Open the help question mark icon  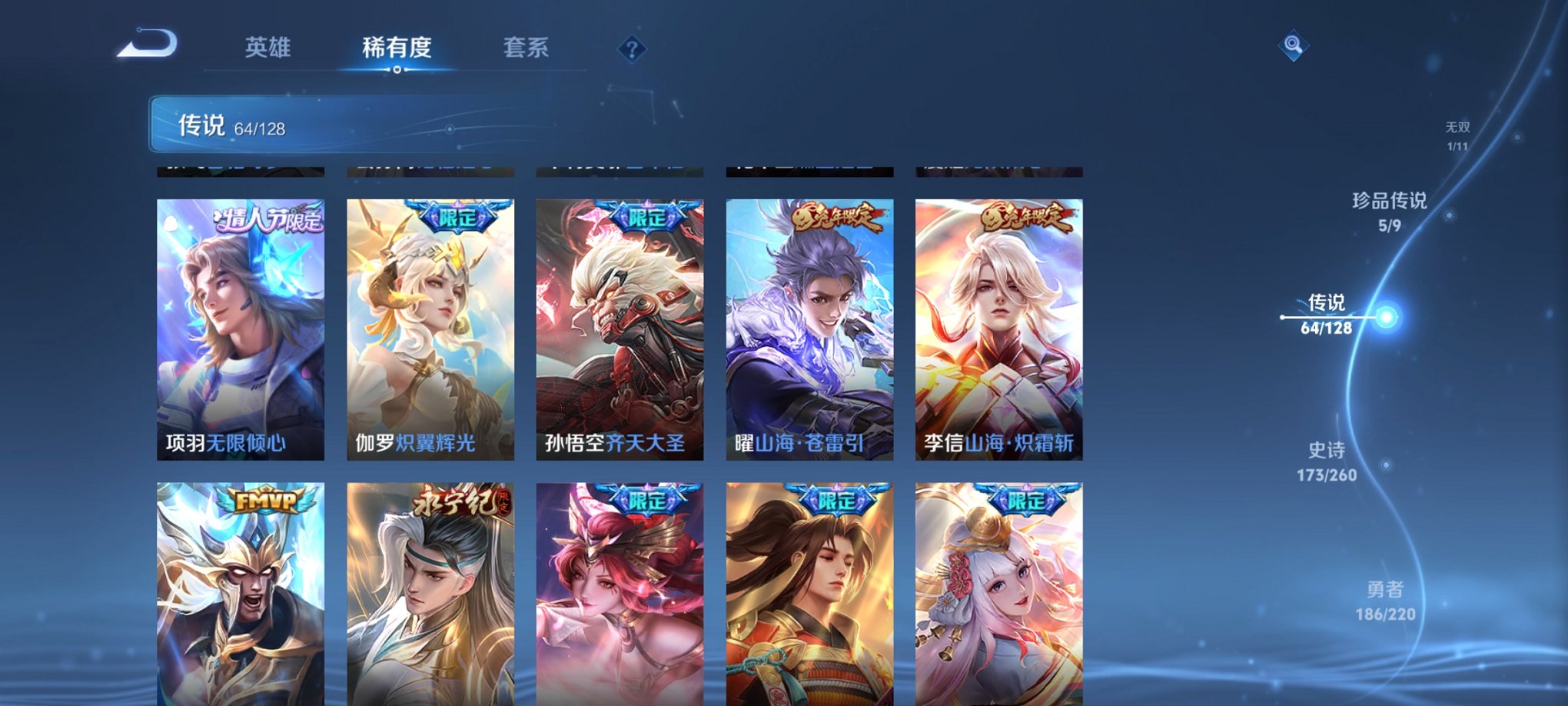632,50
